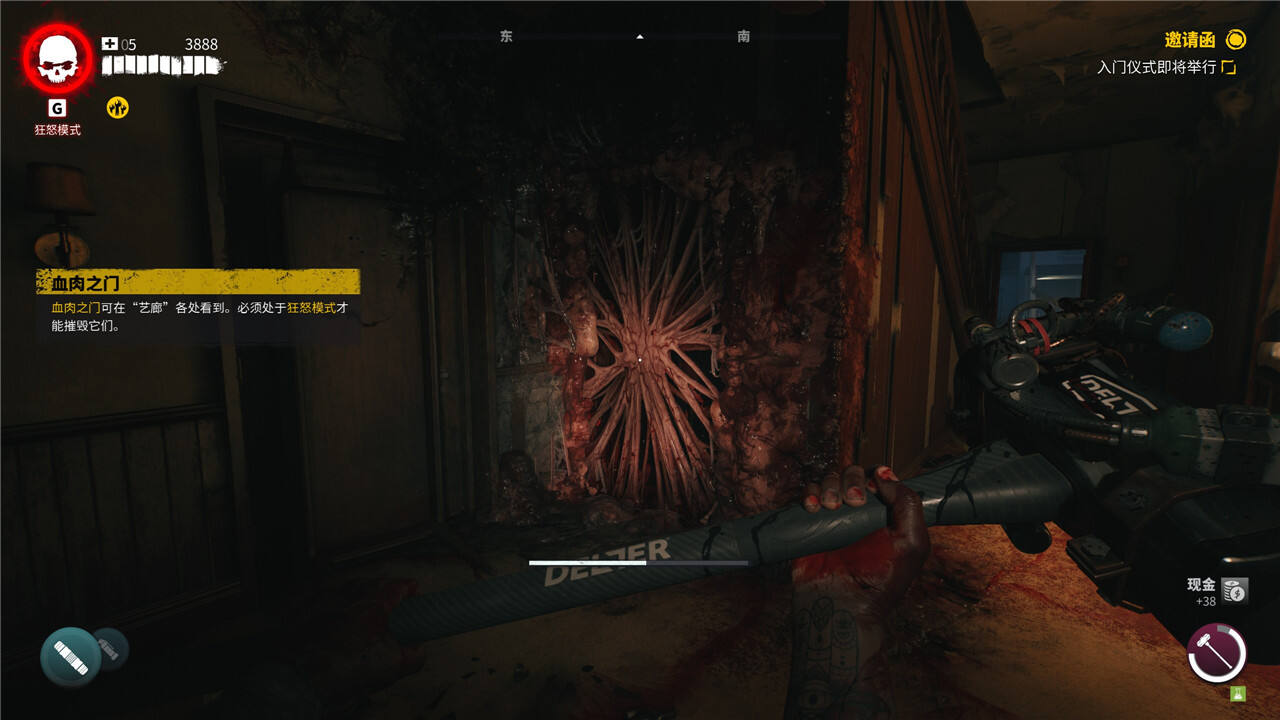Image resolution: width=1280 pixels, height=720 pixels.
Task: Select the green mod icon under hammer
Action: pyautogui.click(x=1238, y=693)
